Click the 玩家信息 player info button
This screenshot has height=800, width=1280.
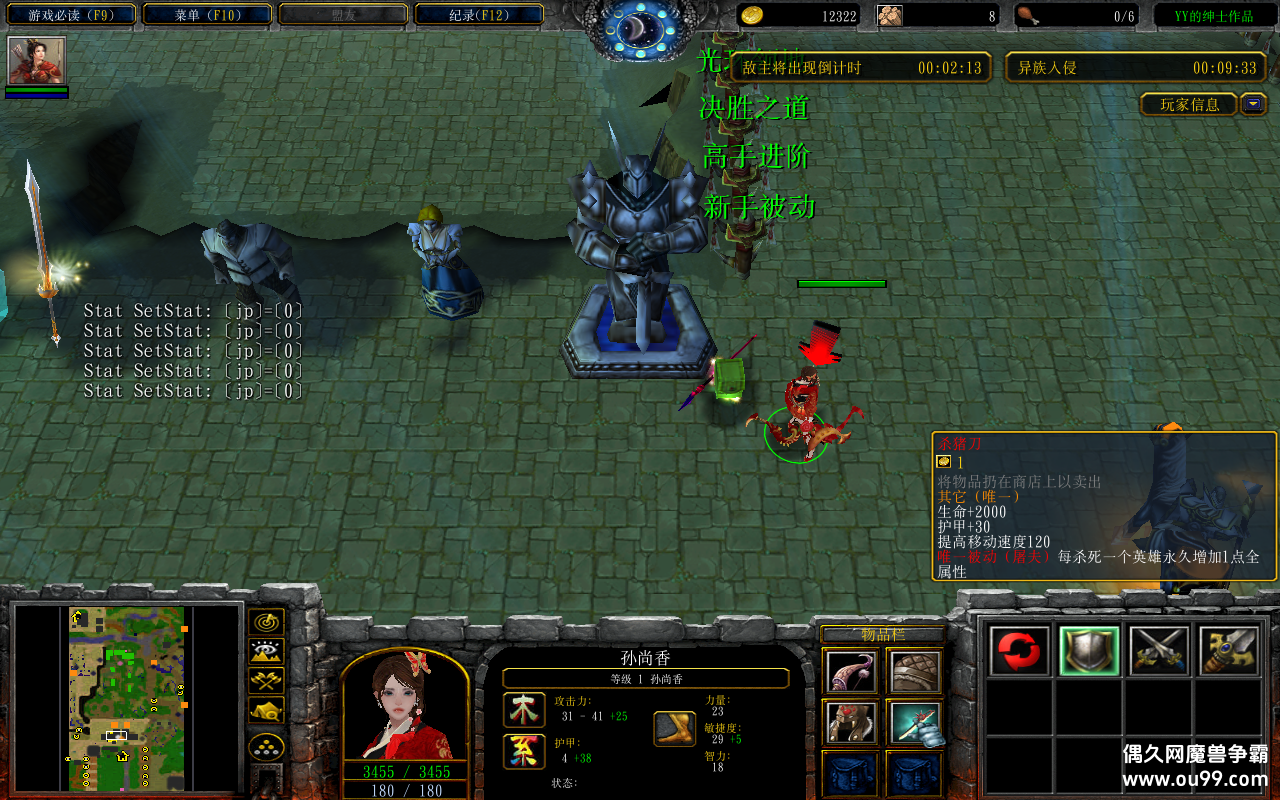point(1189,104)
